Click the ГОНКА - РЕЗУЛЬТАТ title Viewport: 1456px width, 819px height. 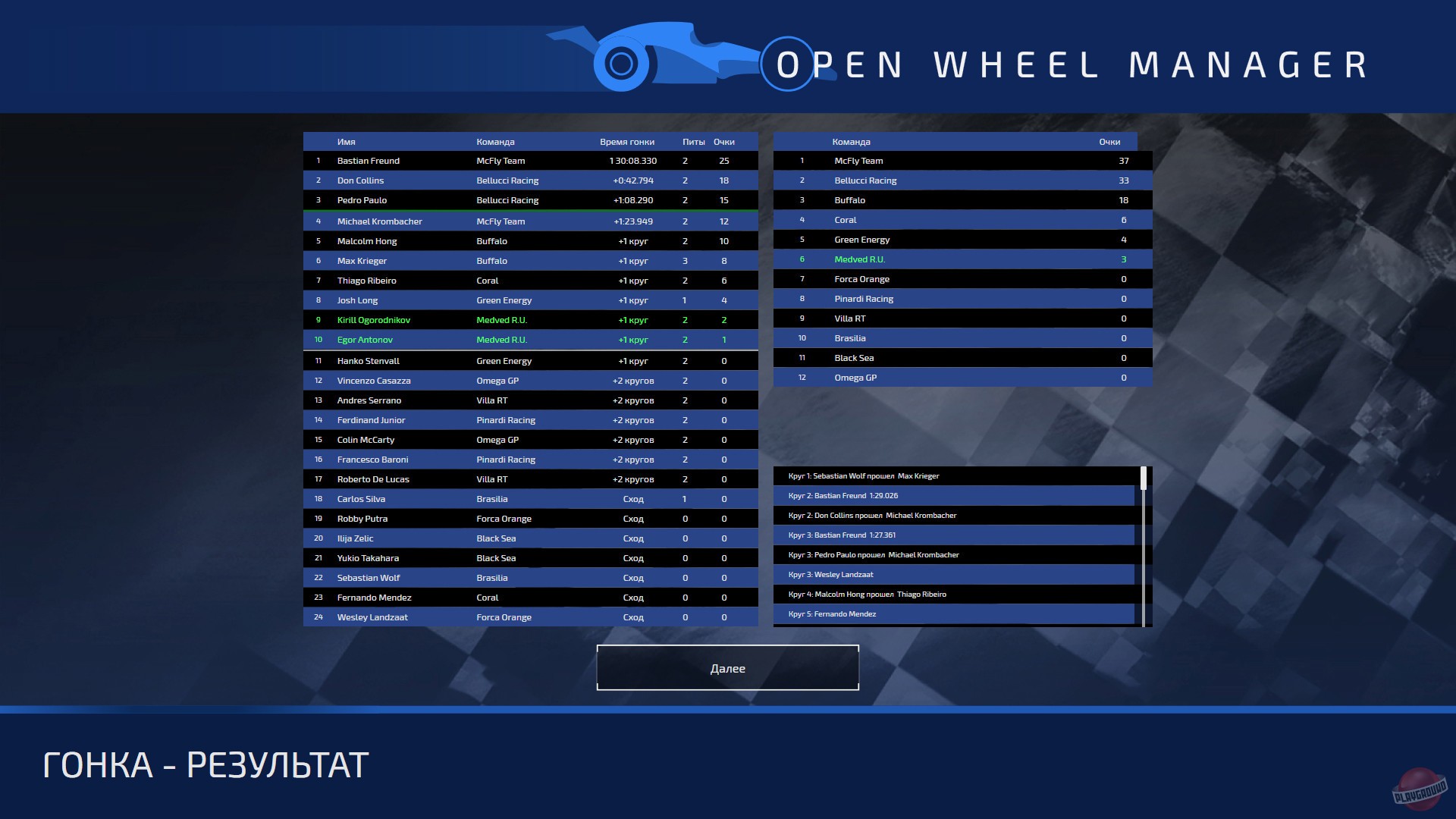tap(205, 764)
